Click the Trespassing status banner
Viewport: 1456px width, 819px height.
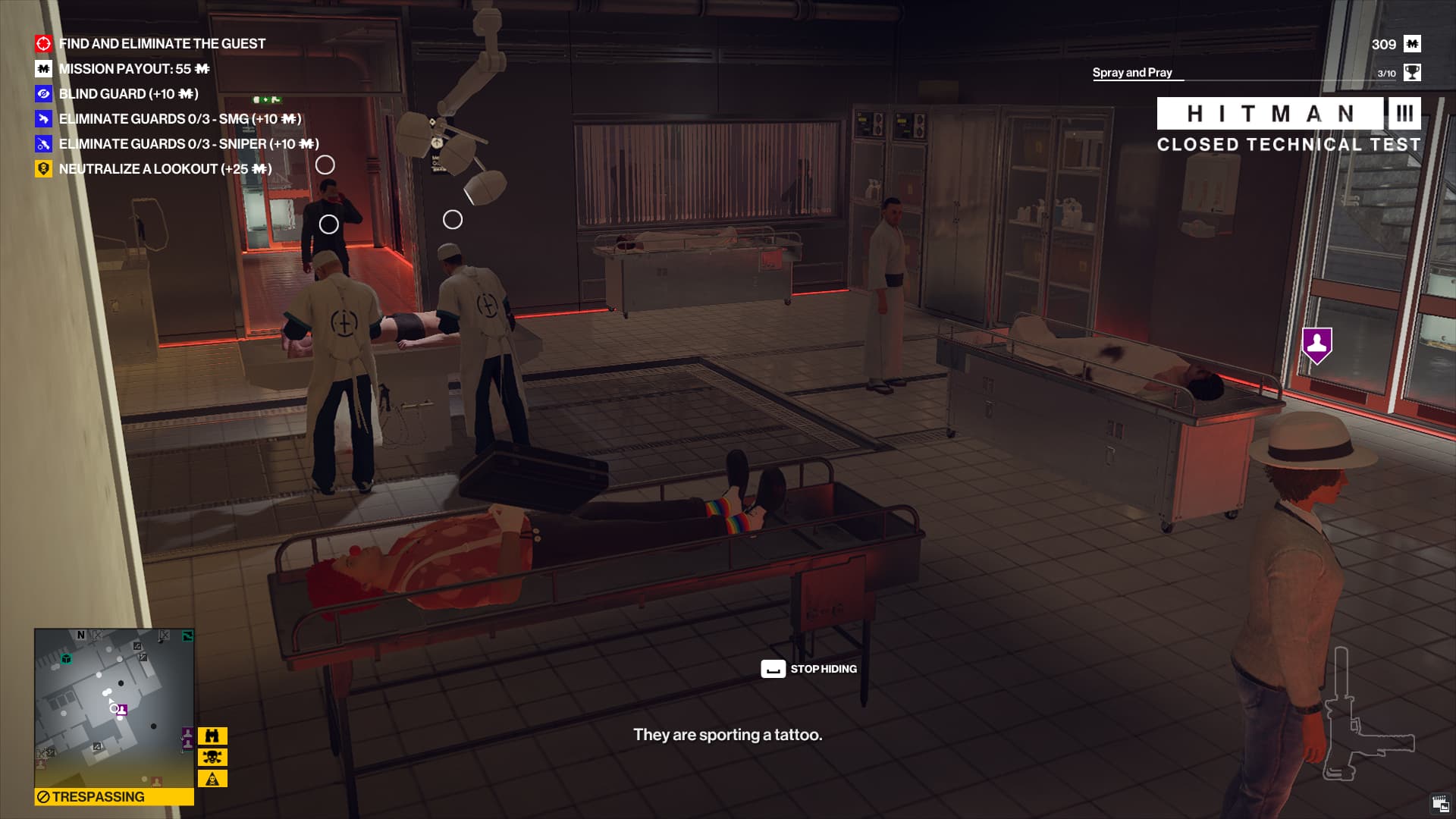click(x=114, y=797)
